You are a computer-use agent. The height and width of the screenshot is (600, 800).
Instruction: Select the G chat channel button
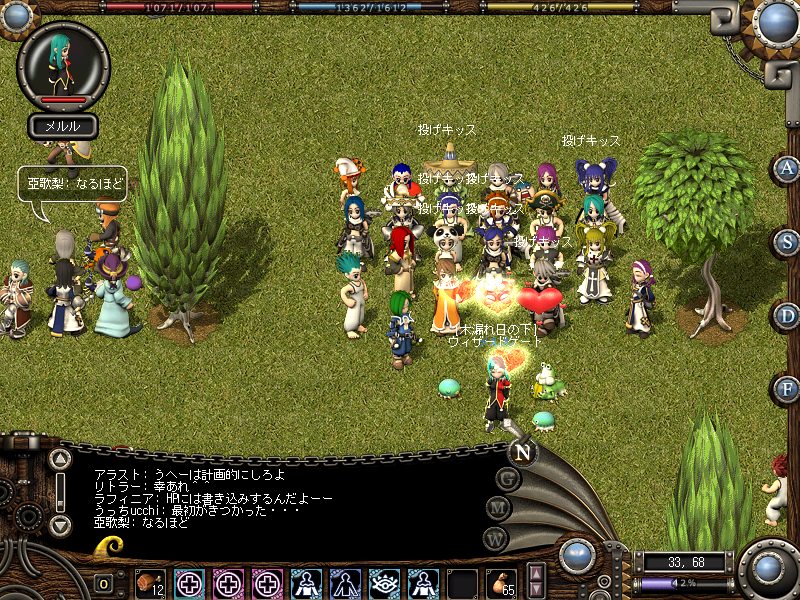(x=508, y=479)
